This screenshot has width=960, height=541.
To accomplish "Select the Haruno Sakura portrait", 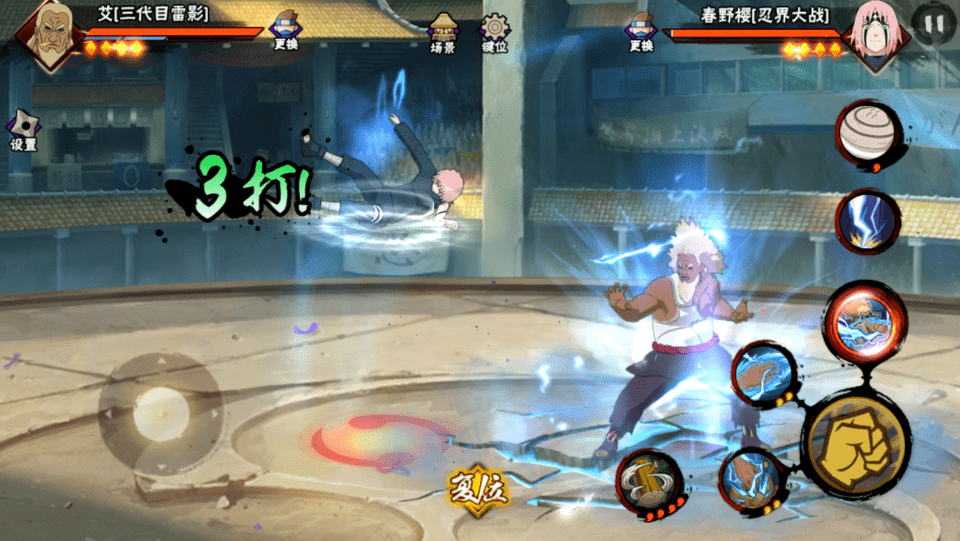I will pyautogui.click(x=875, y=33).
